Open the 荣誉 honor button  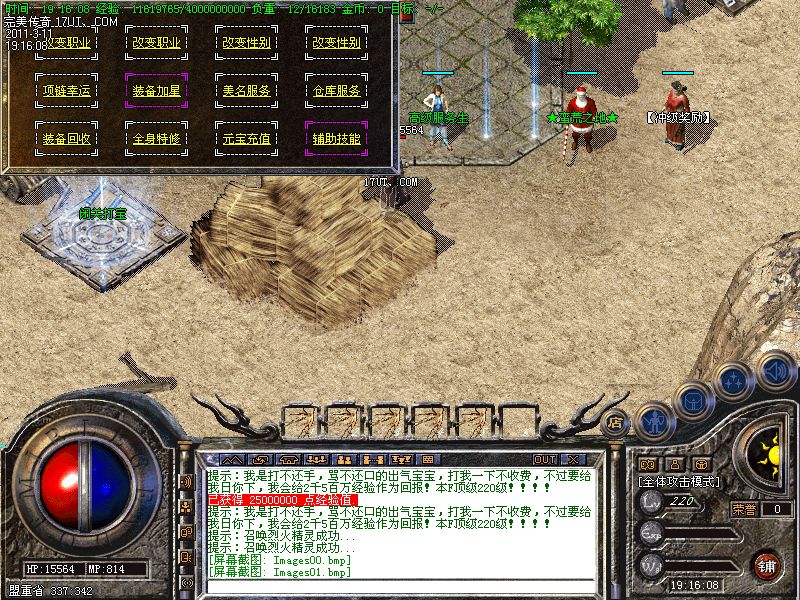[x=744, y=509]
